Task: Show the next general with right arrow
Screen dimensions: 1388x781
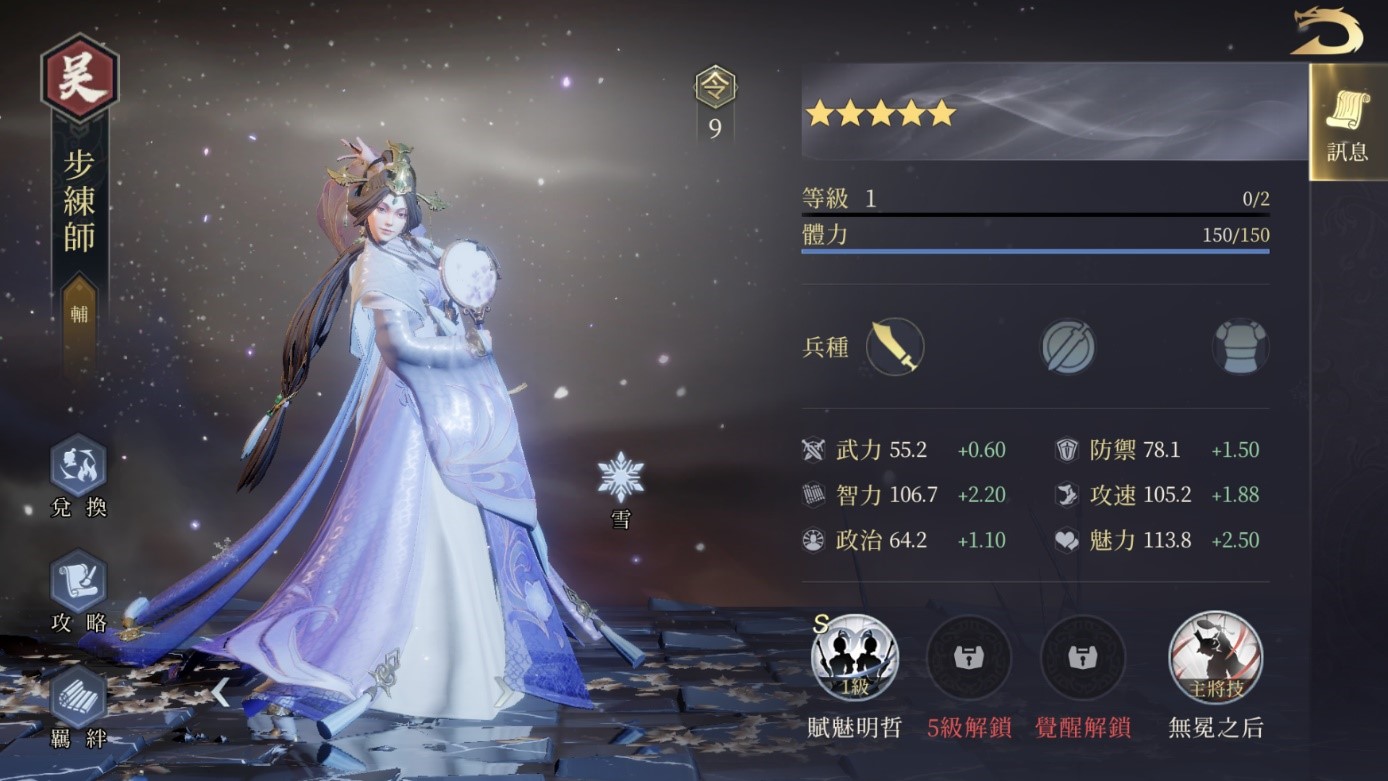Action: 505,692
